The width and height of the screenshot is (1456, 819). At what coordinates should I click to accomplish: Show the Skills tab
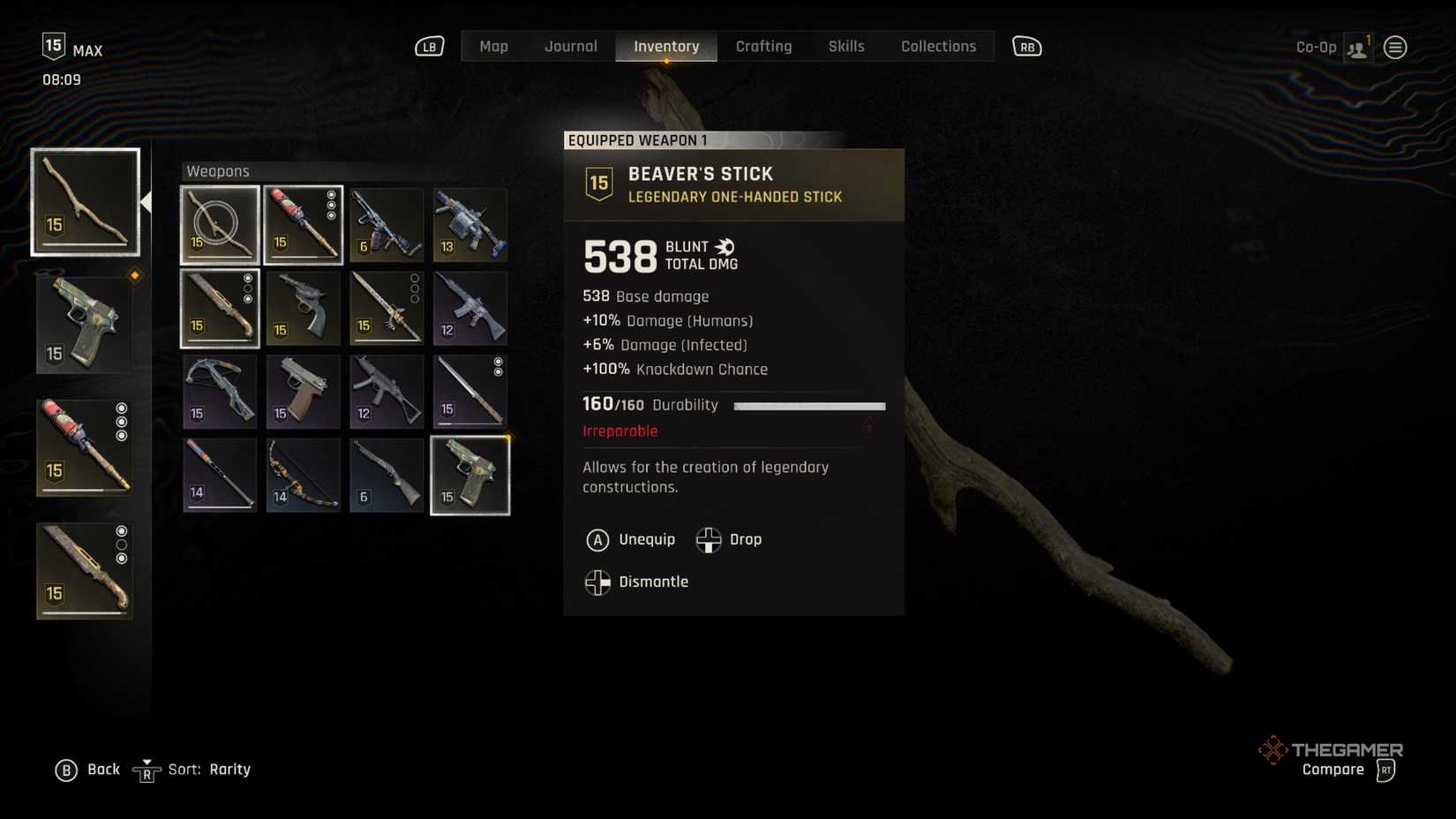[x=845, y=47]
